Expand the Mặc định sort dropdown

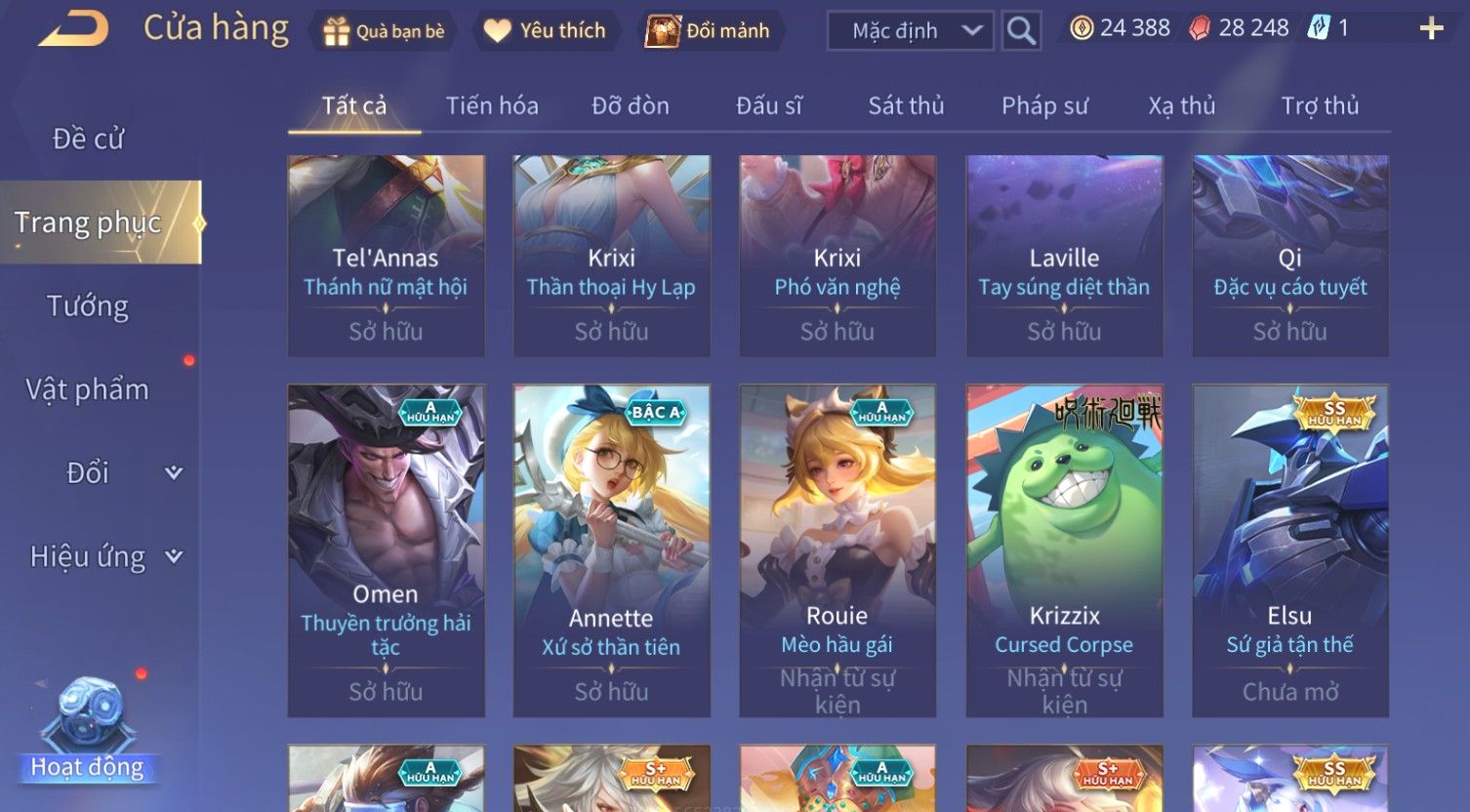[x=910, y=31]
